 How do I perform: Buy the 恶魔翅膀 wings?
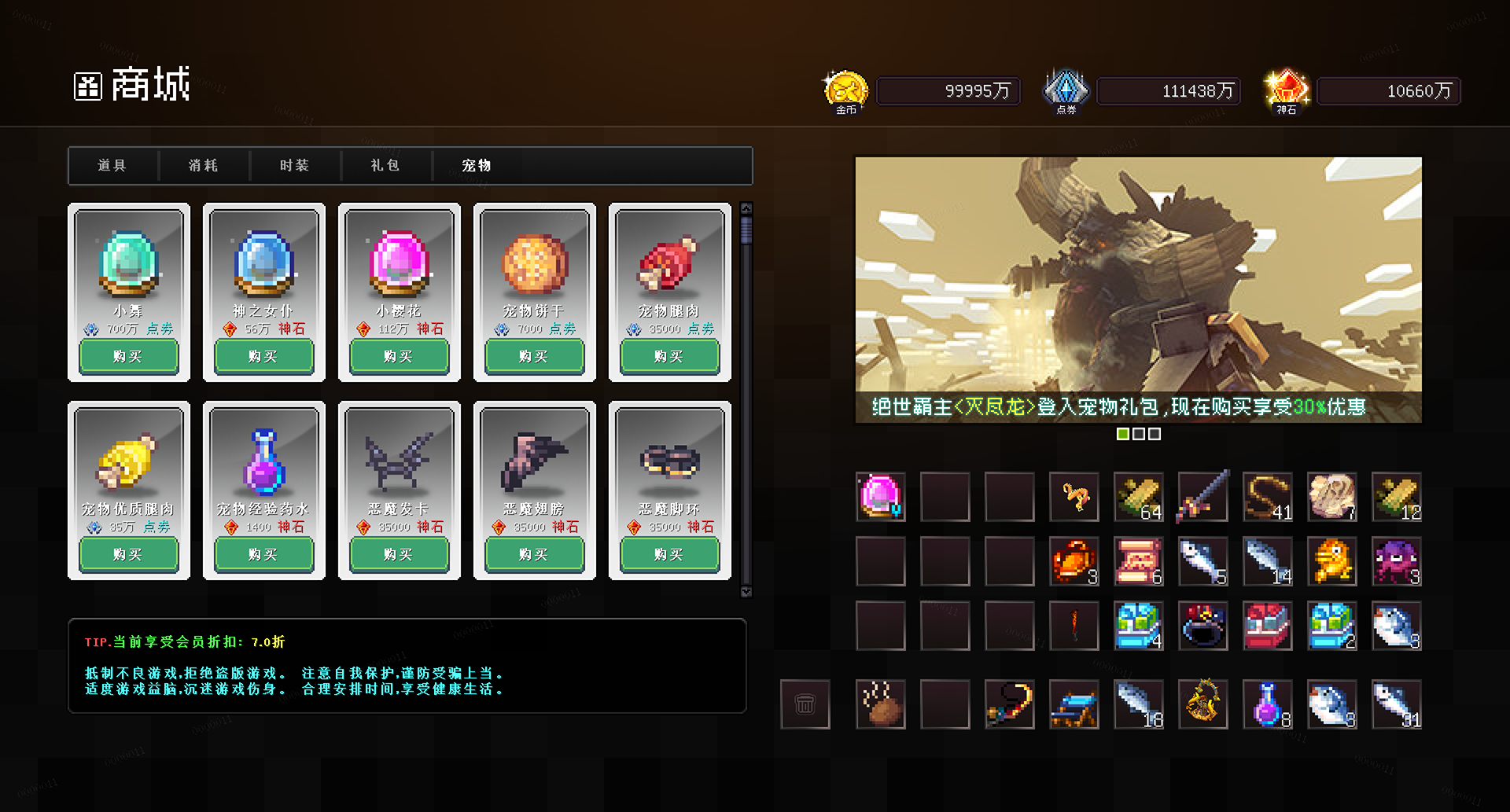tap(534, 555)
